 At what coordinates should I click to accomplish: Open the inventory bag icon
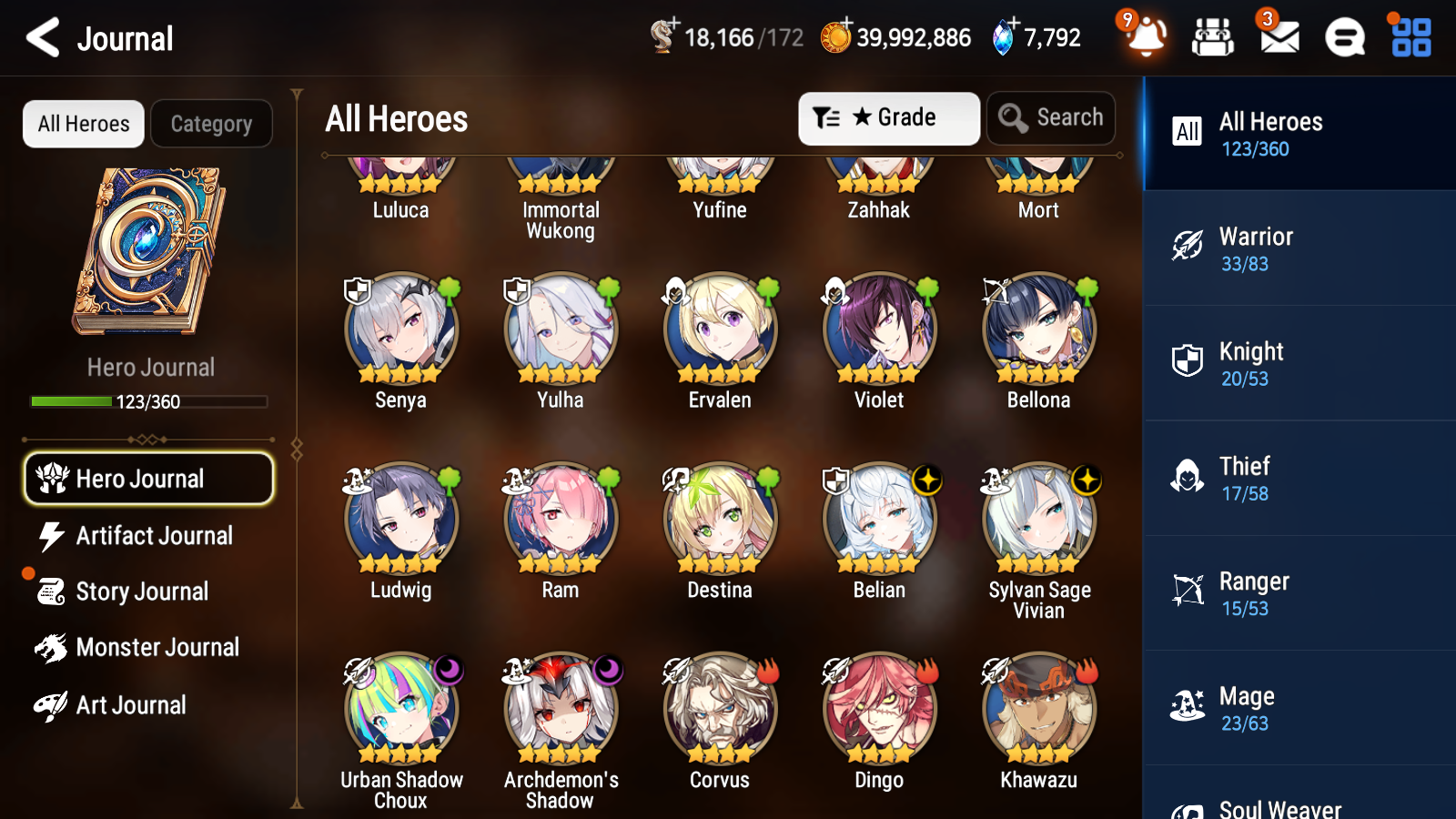click(x=1213, y=38)
